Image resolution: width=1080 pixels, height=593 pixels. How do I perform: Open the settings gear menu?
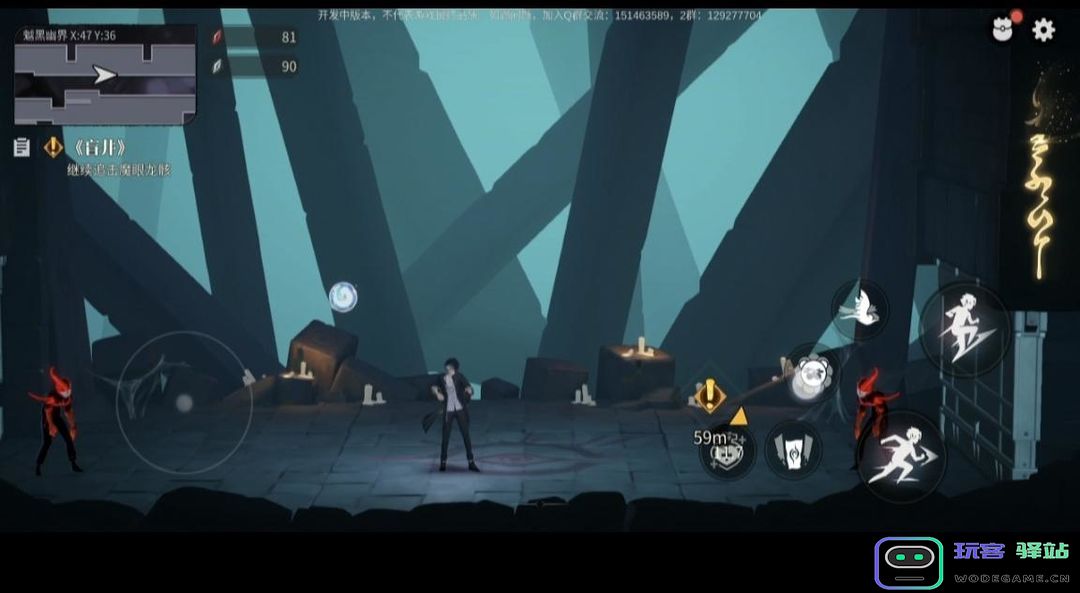click(x=1043, y=30)
